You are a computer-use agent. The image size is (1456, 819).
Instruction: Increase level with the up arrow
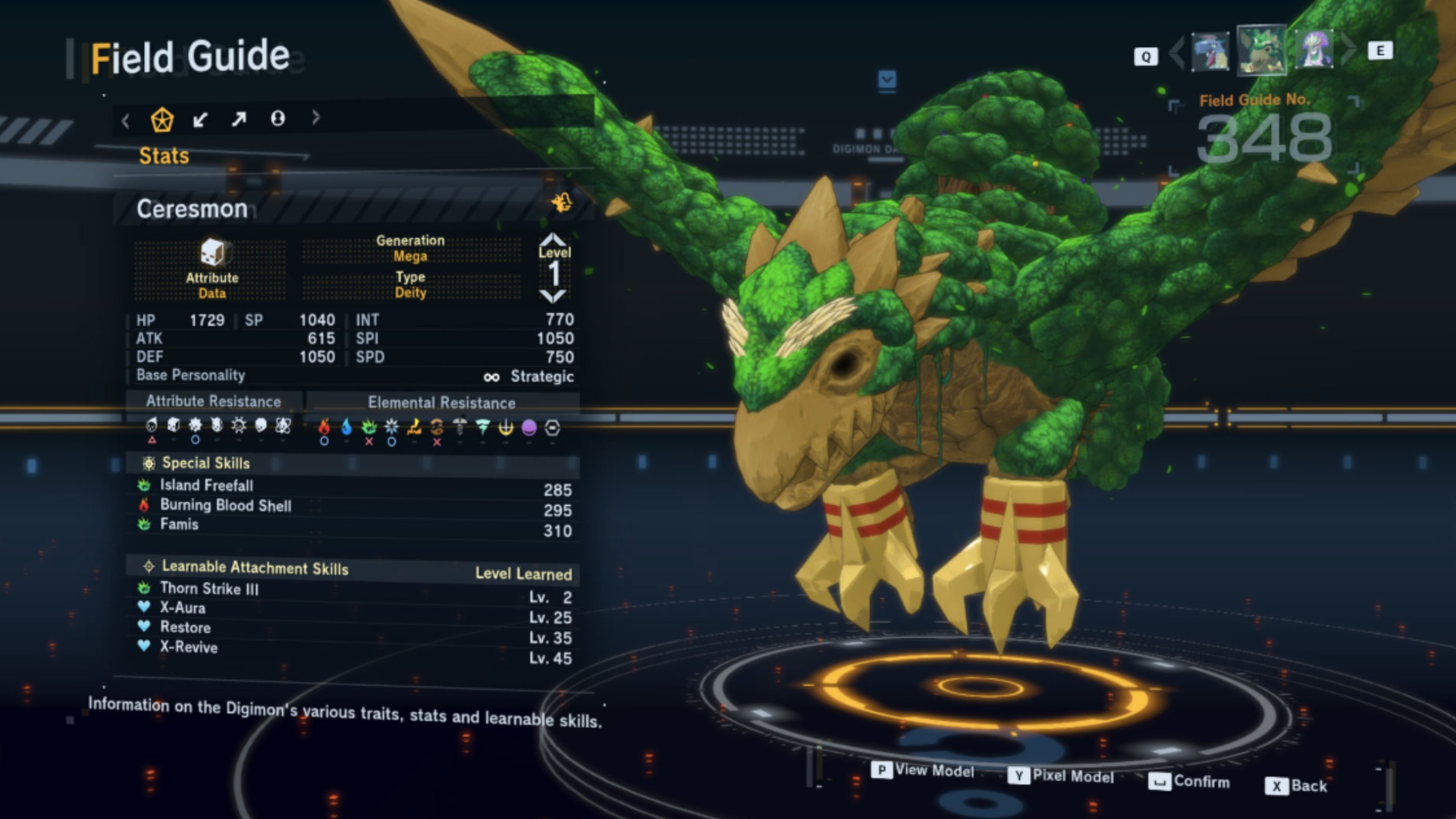pos(554,240)
